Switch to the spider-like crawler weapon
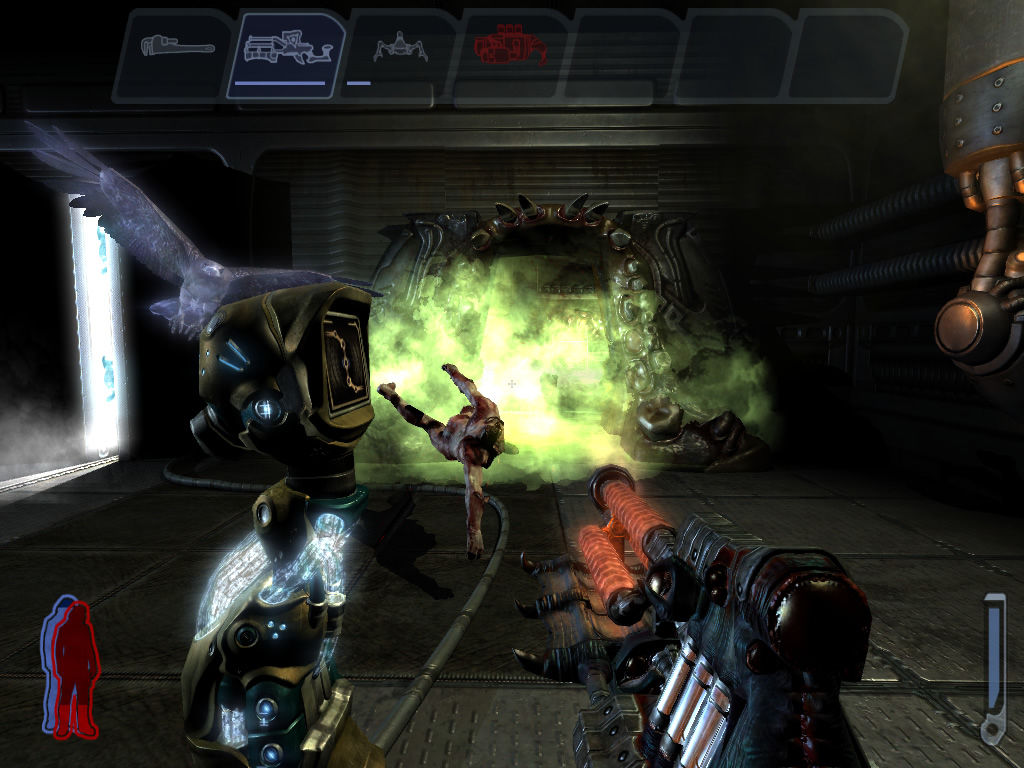The image size is (1024, 768). pyautogui.click(x=400, y=48)
